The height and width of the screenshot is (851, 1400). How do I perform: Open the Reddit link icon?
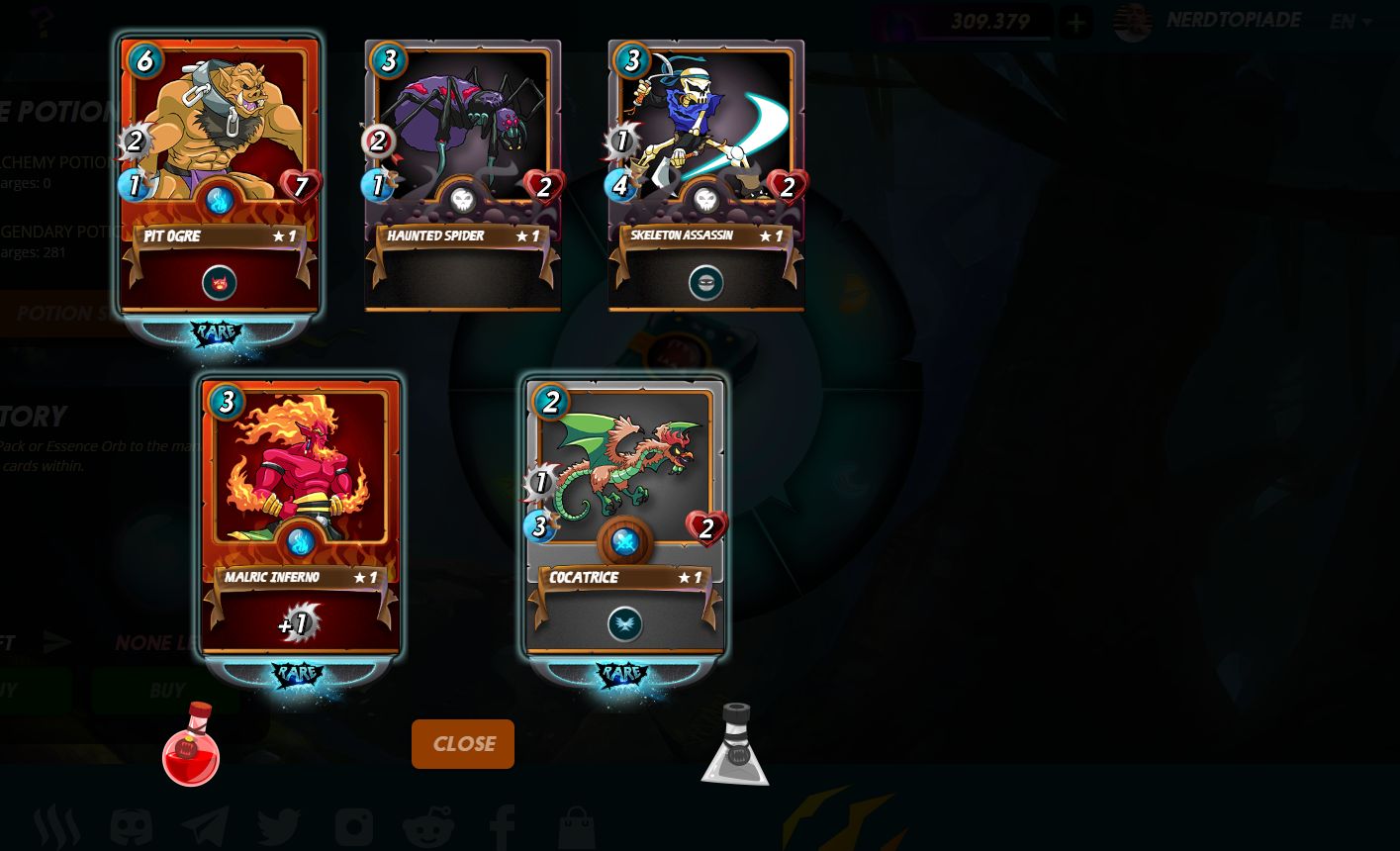(x=427, y=826)
